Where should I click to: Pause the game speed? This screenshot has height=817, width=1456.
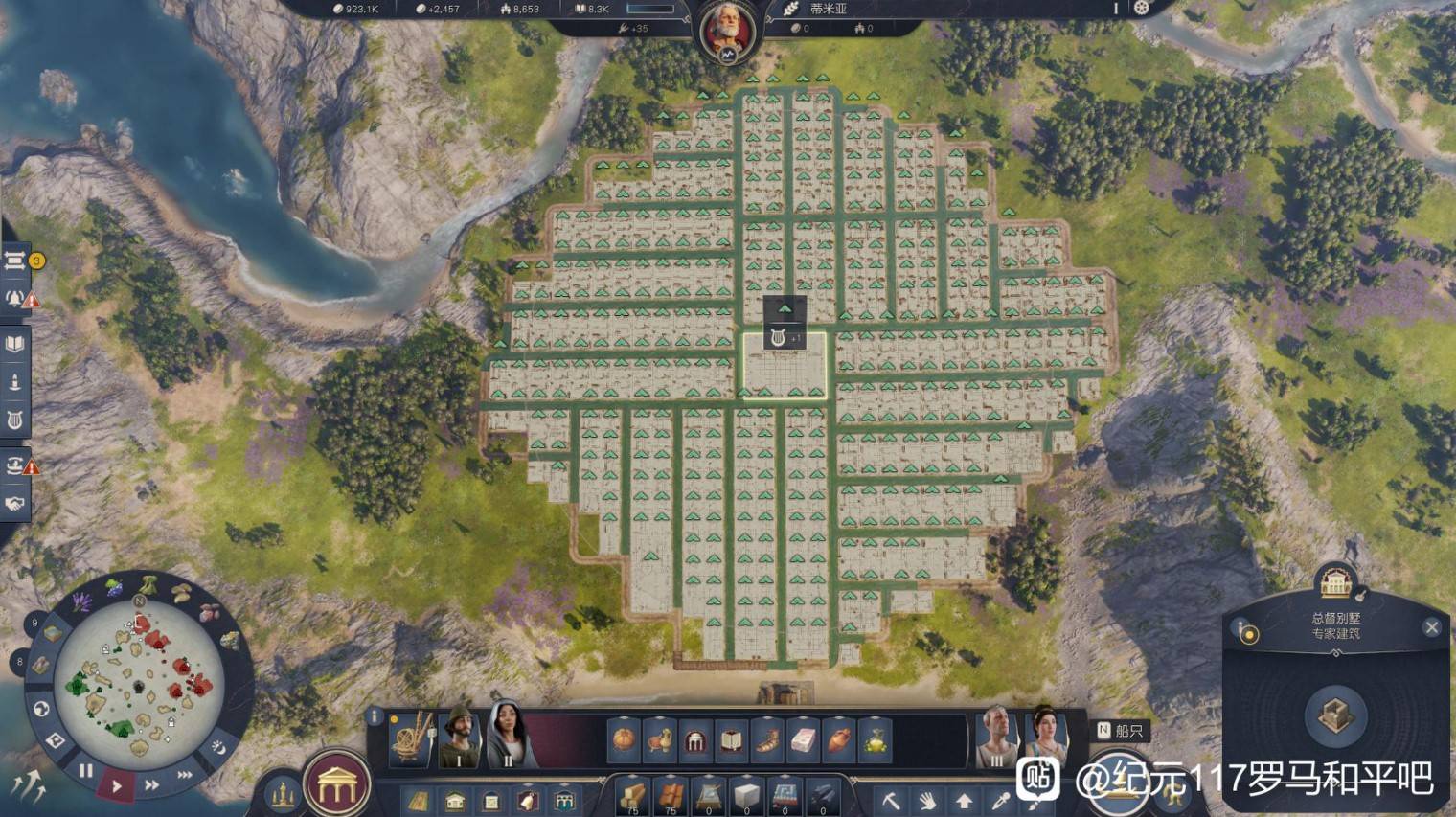click(86, 769)
